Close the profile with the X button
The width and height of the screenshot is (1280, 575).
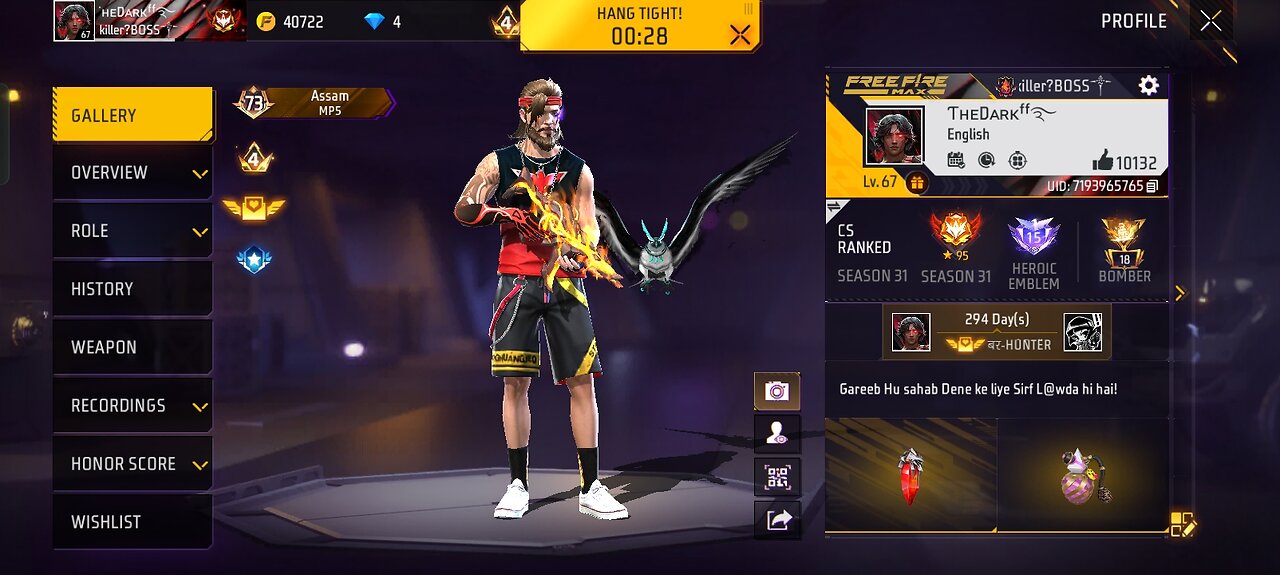[x=1211, y=21]
